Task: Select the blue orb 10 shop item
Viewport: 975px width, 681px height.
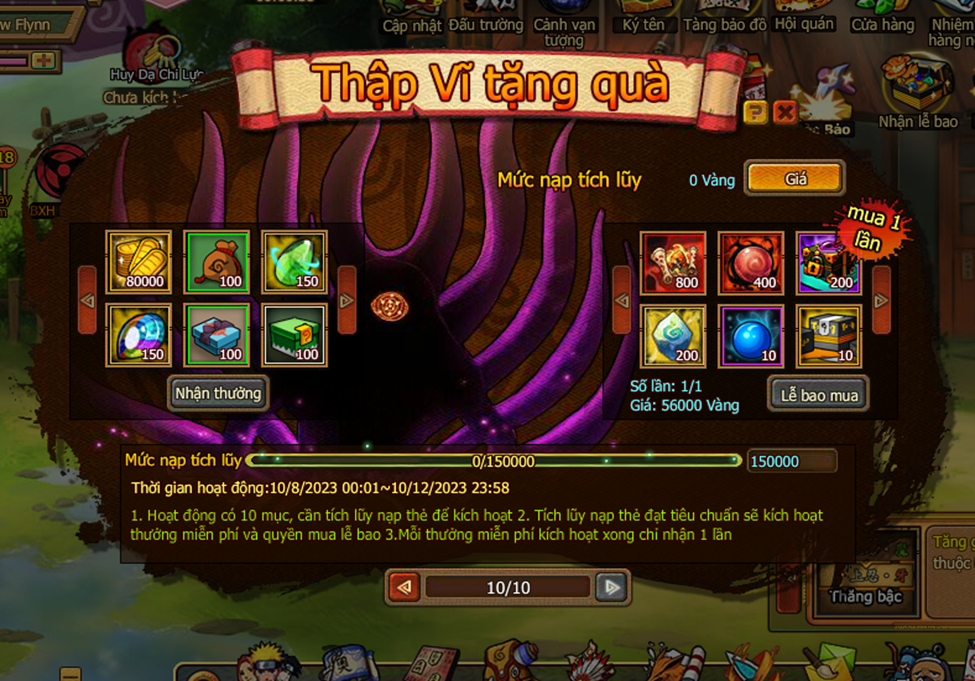Action: (751, 335)
